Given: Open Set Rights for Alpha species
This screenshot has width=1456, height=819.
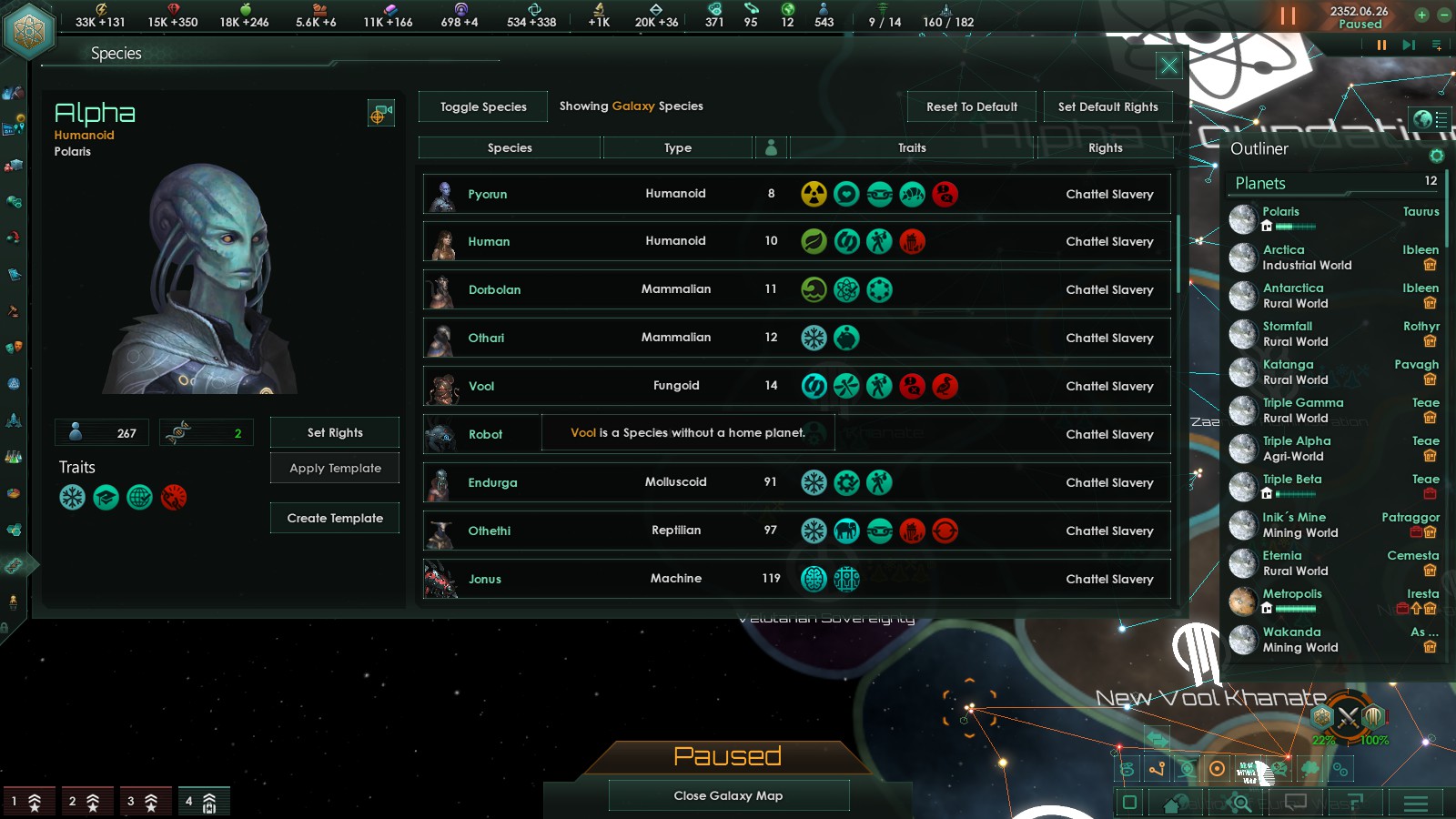Looking at the screenshot, I should 335,432.
